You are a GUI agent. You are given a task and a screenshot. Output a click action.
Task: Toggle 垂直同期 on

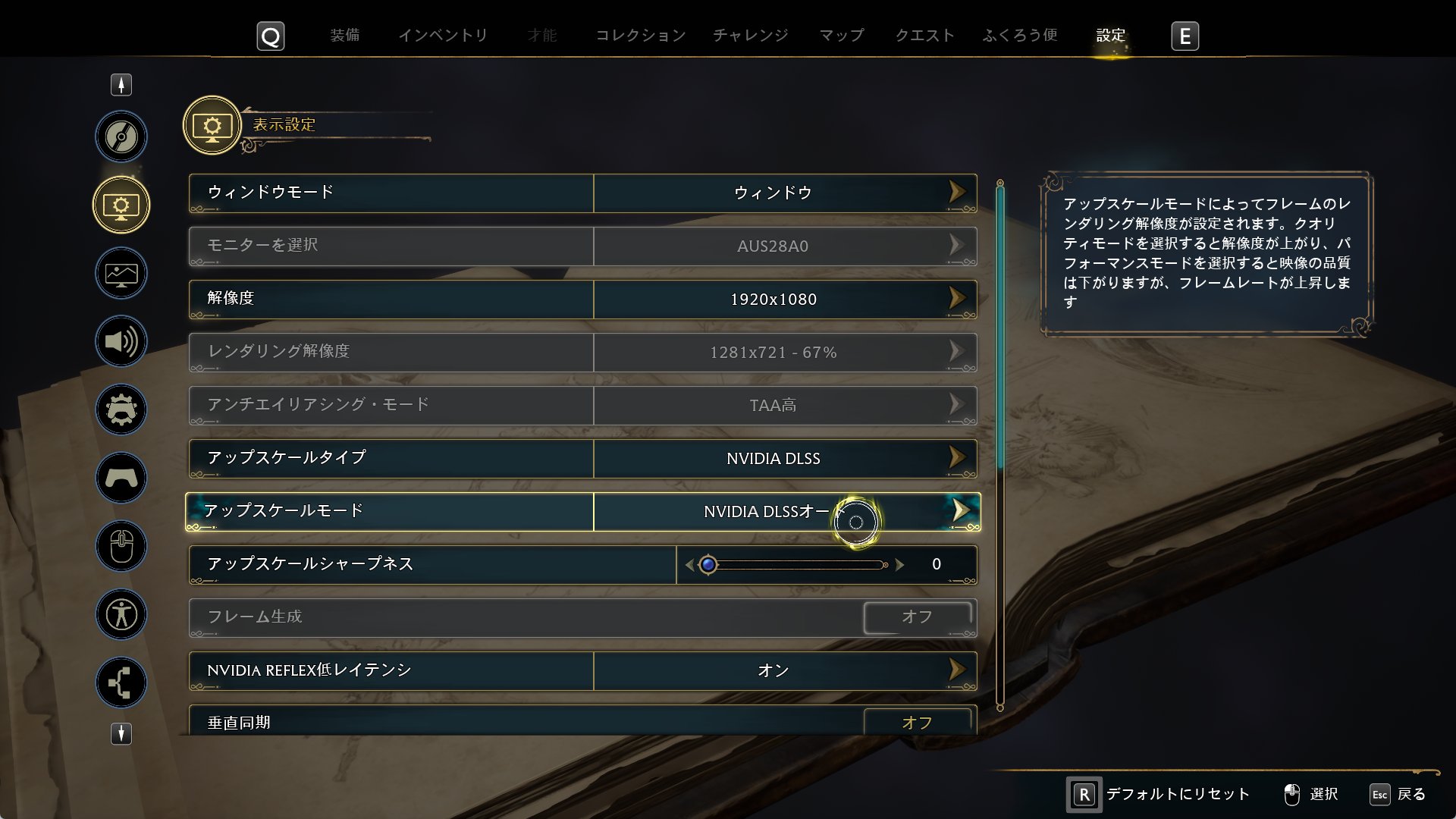(918, 721)
